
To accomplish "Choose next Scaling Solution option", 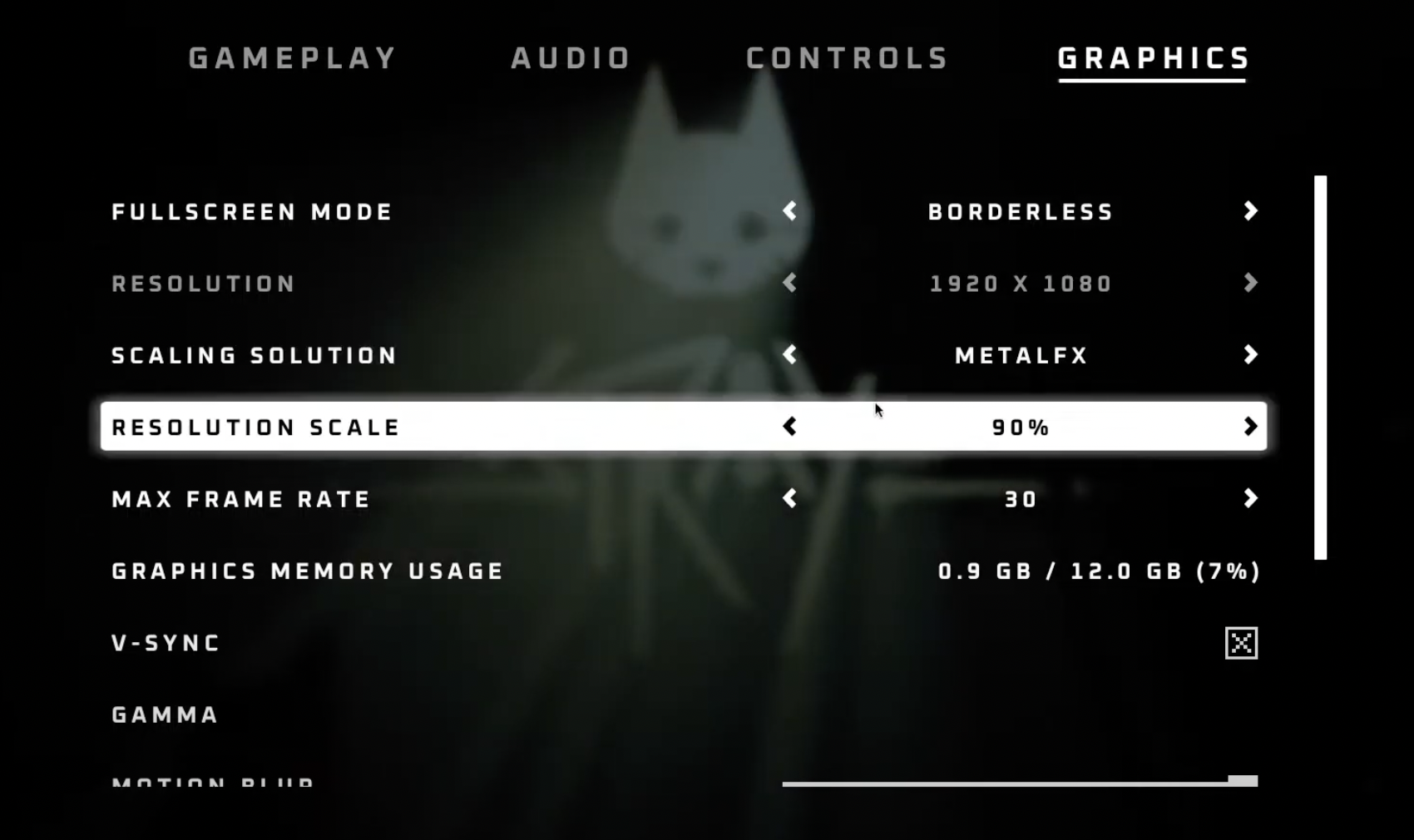I will click(x=1250, y=355).
